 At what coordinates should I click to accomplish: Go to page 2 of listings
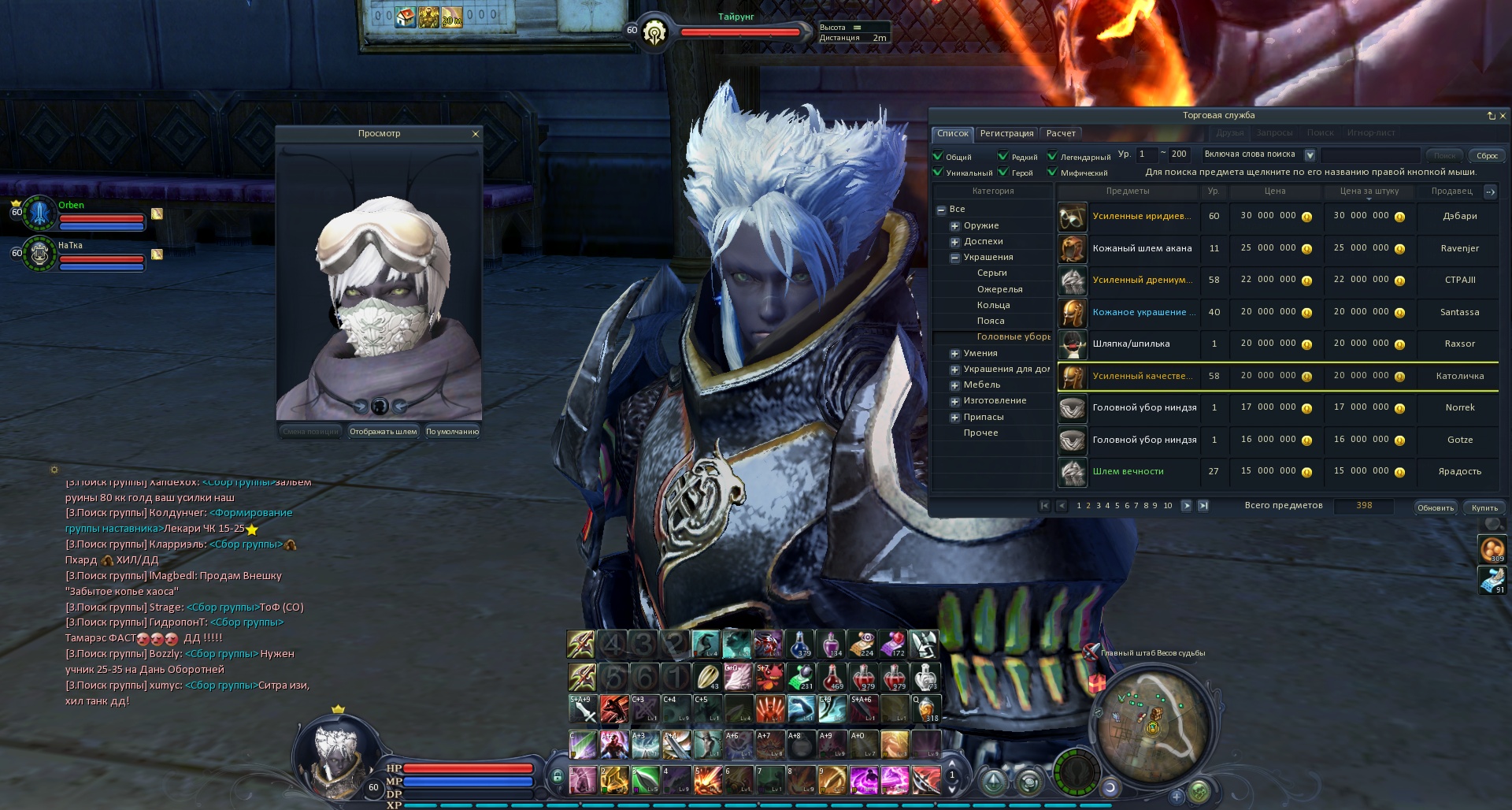1088,506
